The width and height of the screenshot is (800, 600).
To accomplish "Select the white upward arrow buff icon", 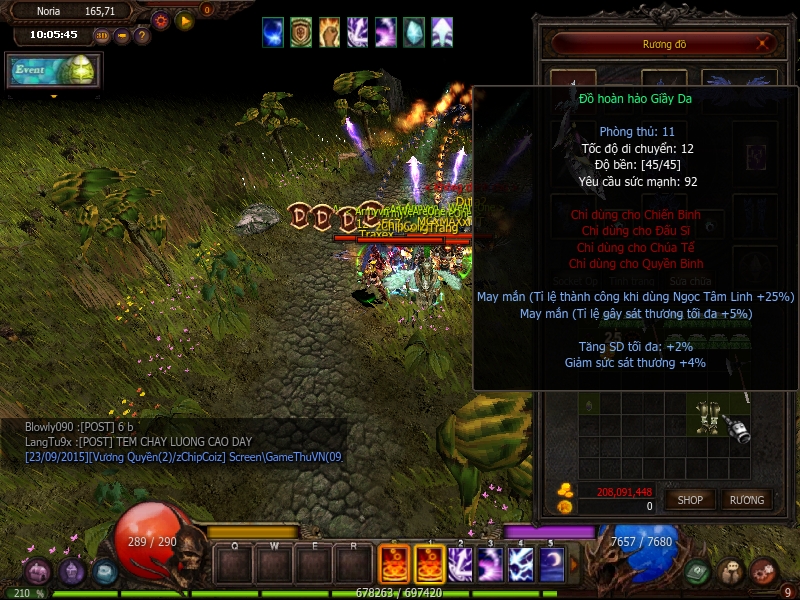I will point(441,32).
